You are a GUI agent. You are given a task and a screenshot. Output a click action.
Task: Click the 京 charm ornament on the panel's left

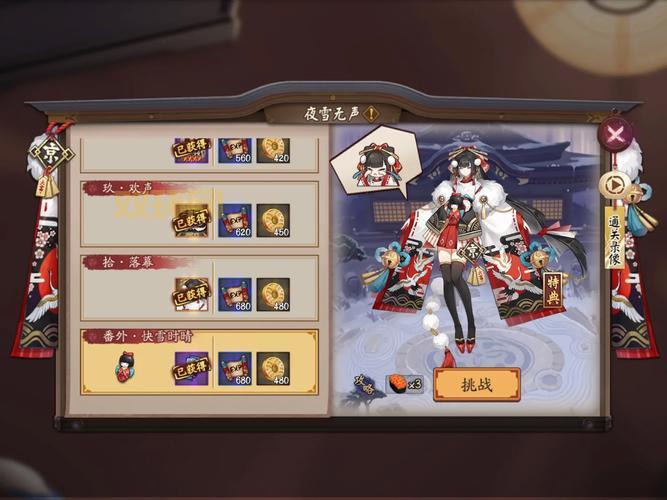[x=49, y=153]
